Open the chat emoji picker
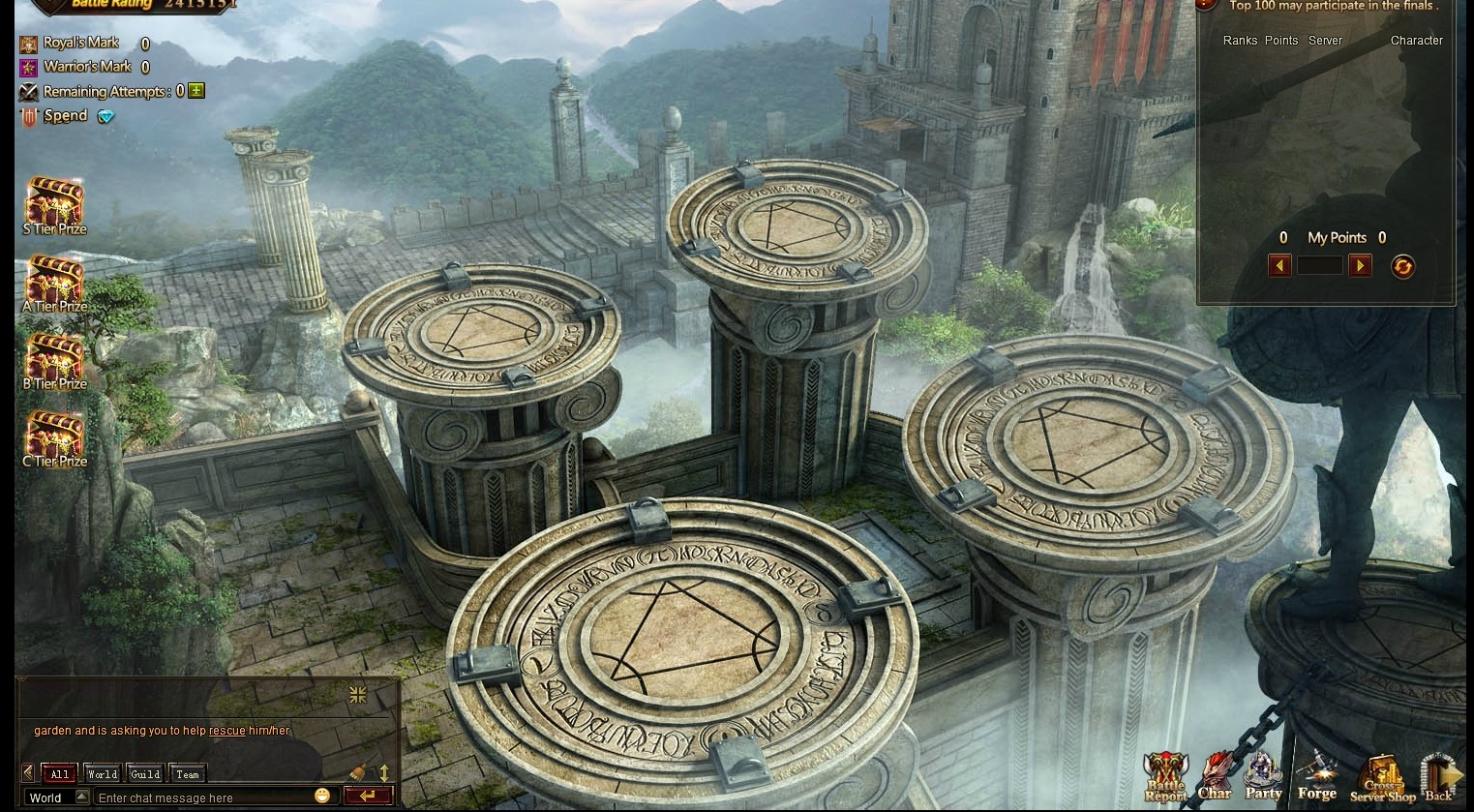1474x812 pixels. point(322,796)
